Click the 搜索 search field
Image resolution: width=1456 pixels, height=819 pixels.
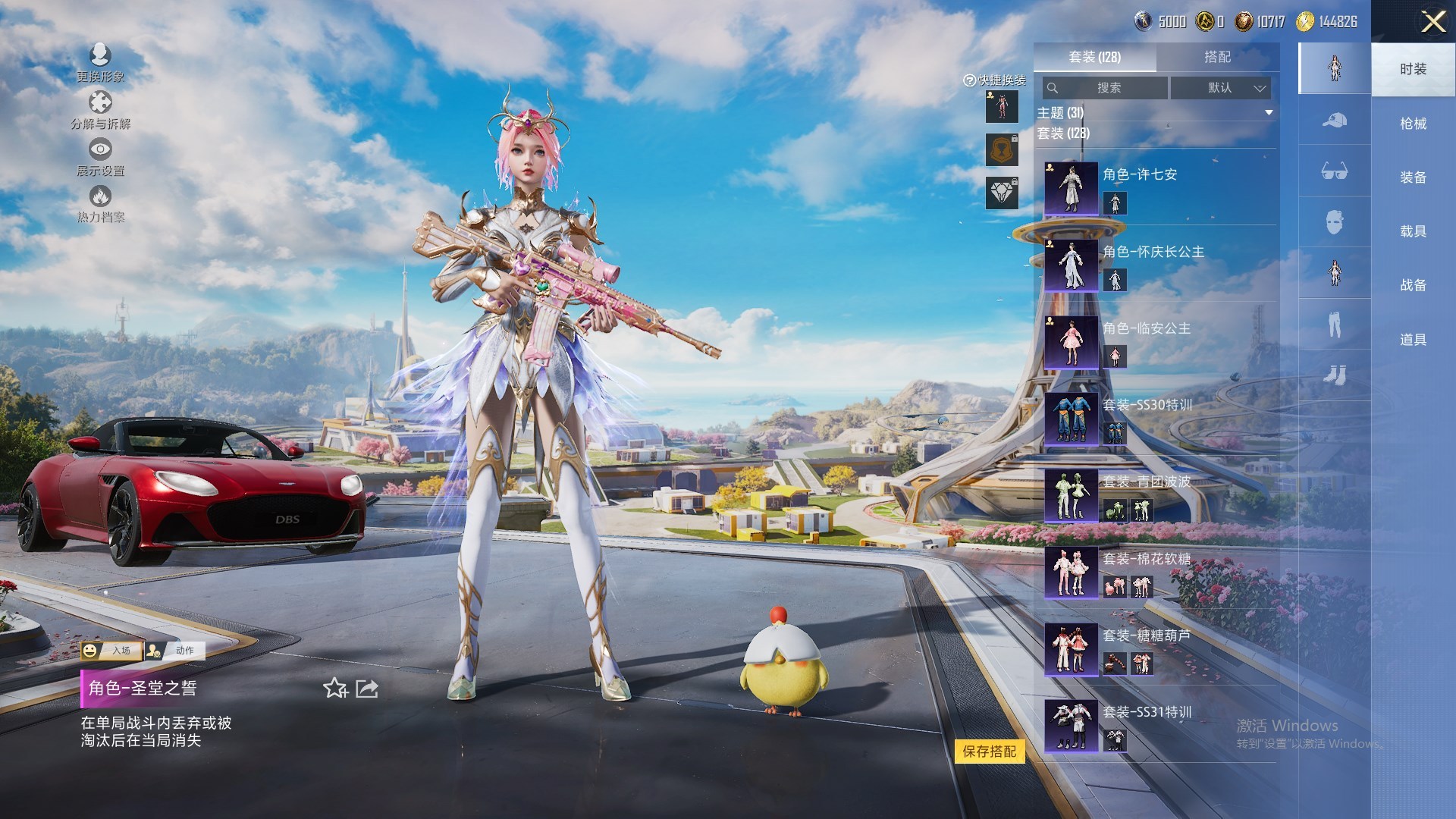click(x=1106, y=88)
